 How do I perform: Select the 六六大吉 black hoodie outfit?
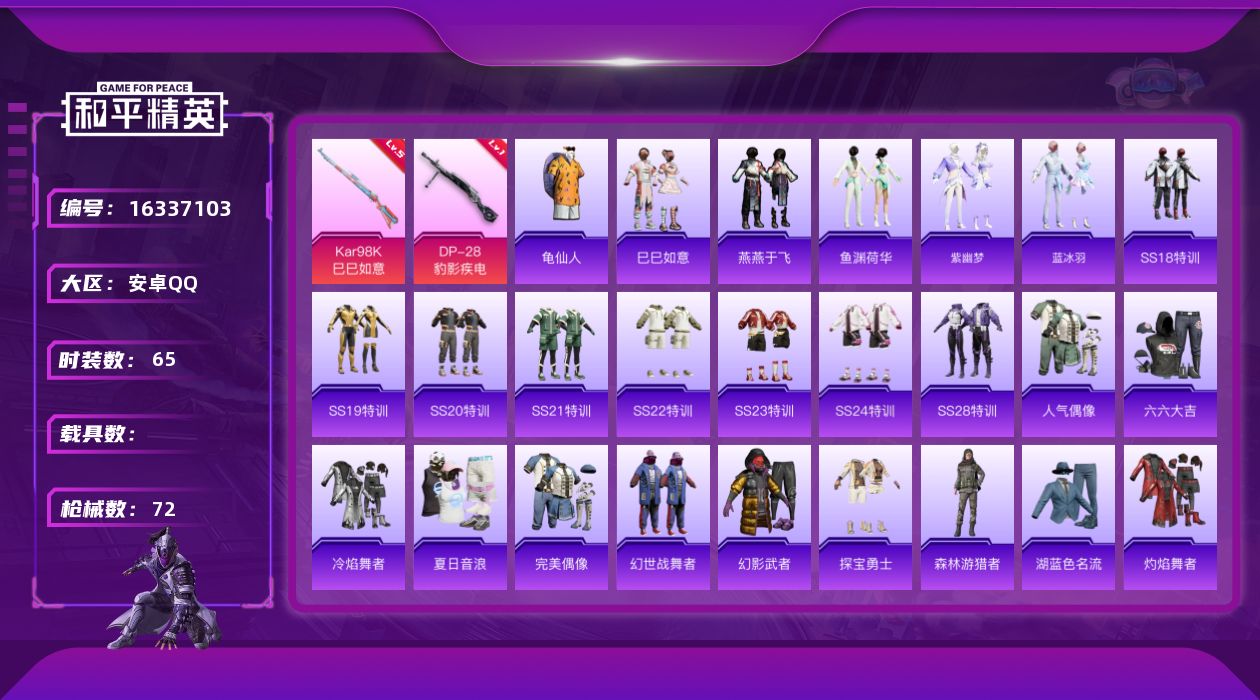point(1170,364)
